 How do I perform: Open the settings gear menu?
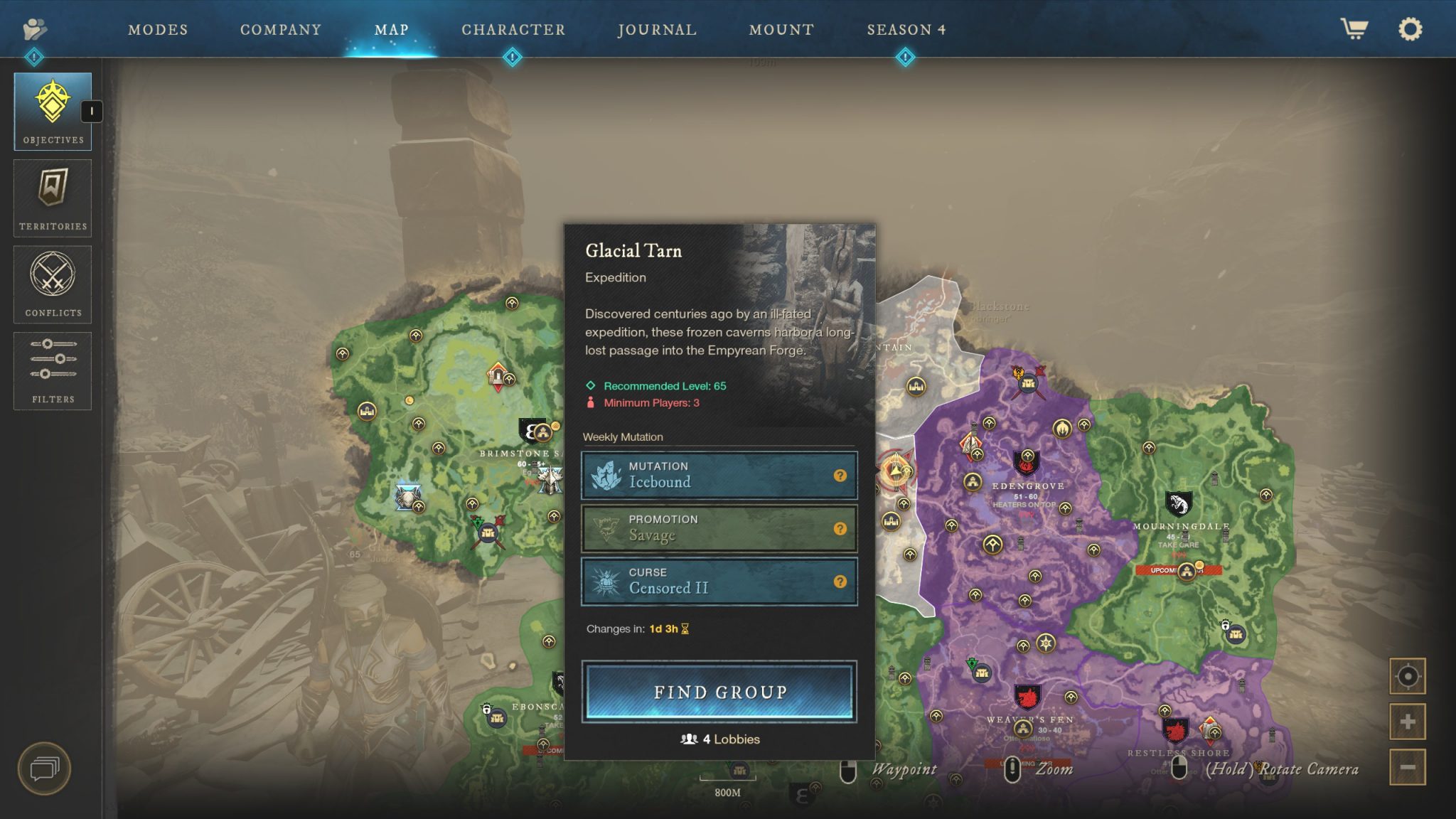pyautogui.click(x=1410, y=29)
